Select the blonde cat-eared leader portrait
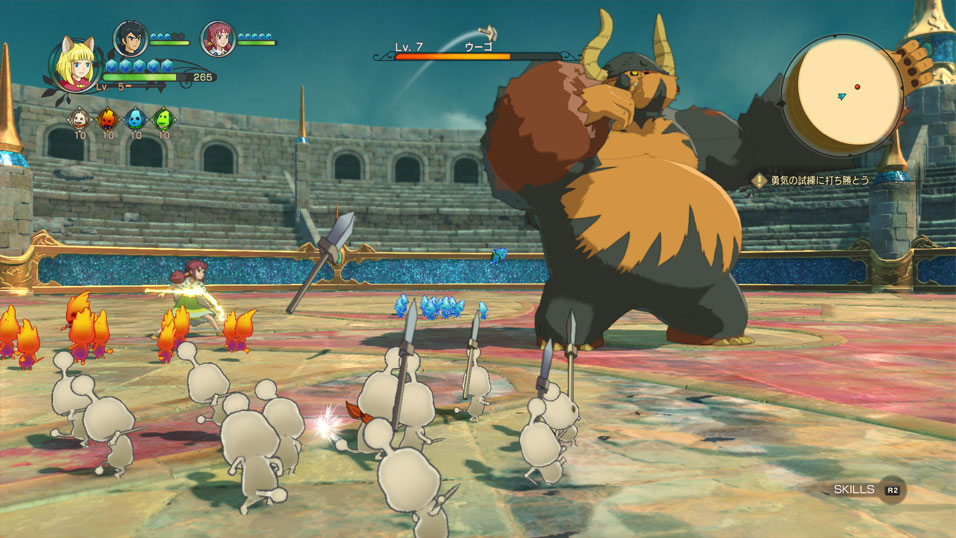The width and height of the screenshot is (956, 538). (x=72, y=65)
